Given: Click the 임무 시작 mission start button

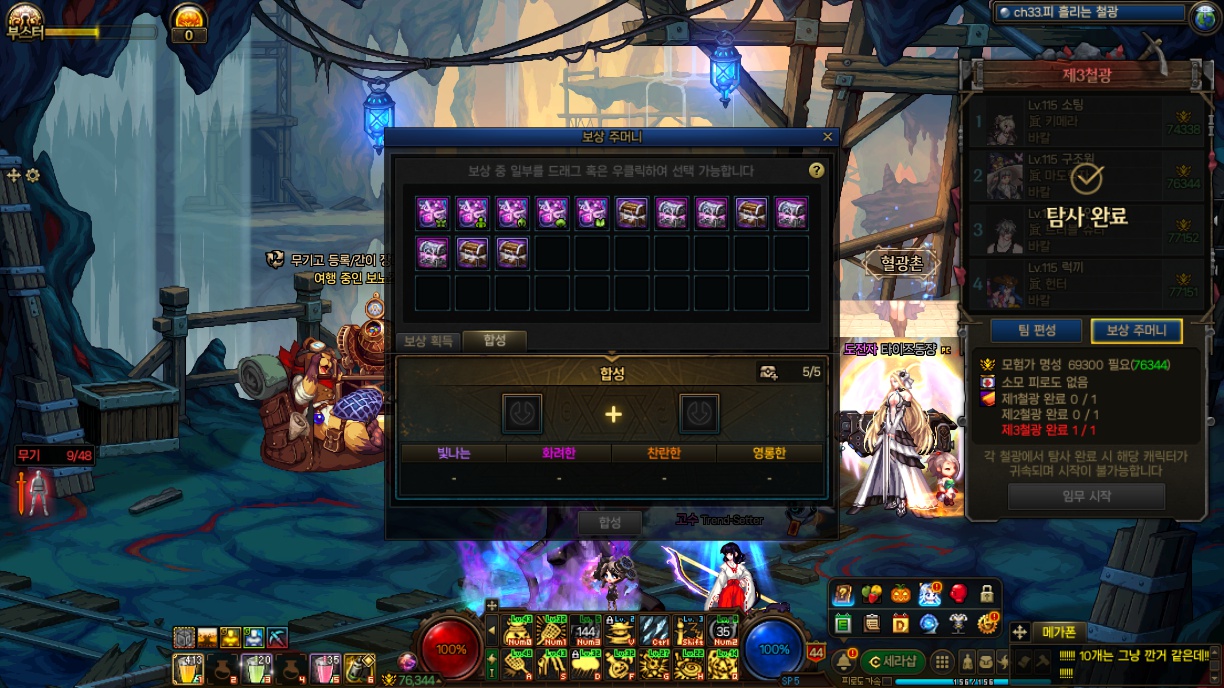Looking at the screenshot, I should pyautogui.click(x=1086, y=496).
